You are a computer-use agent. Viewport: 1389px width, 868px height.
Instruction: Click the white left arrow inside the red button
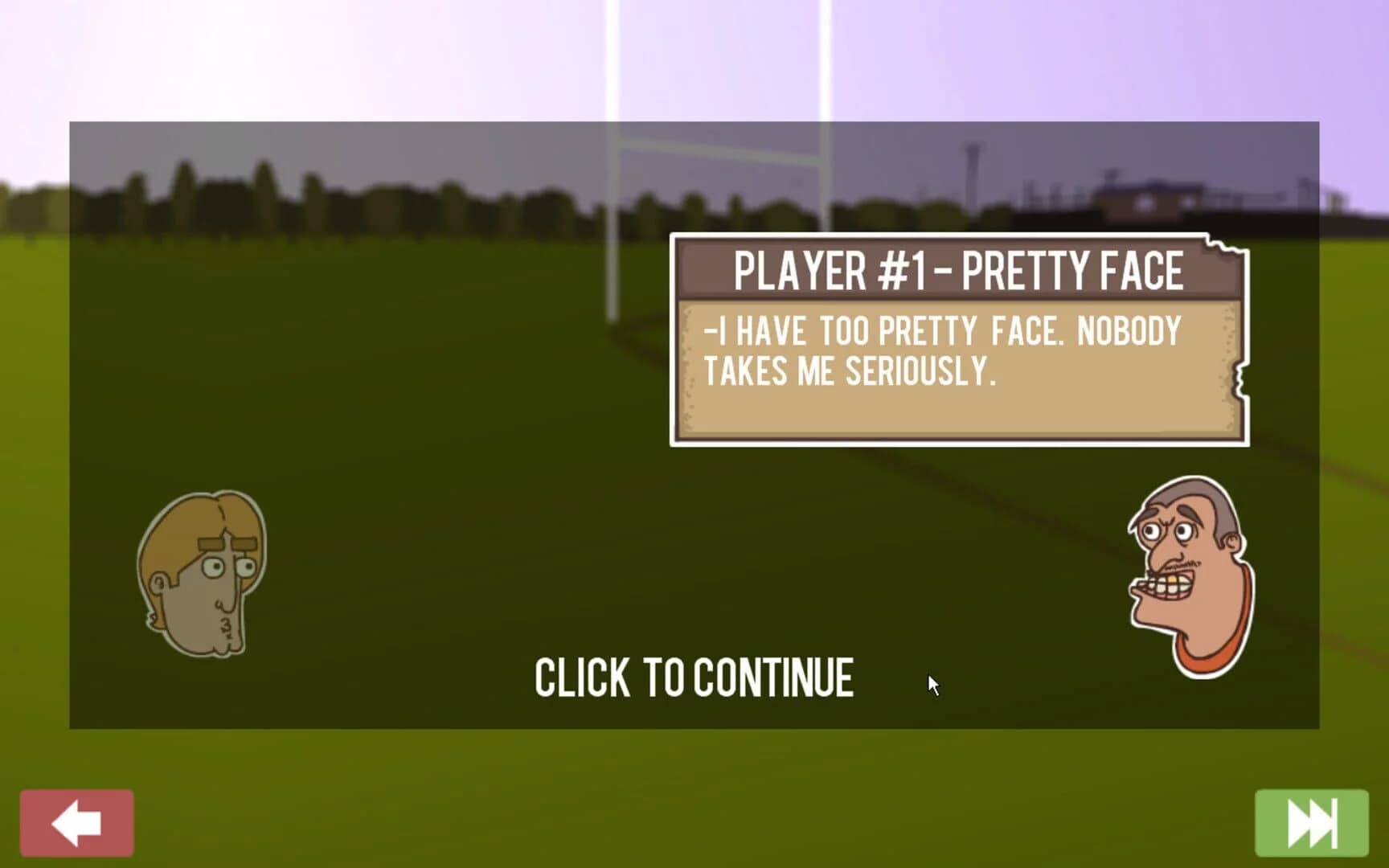coord(76,821)
